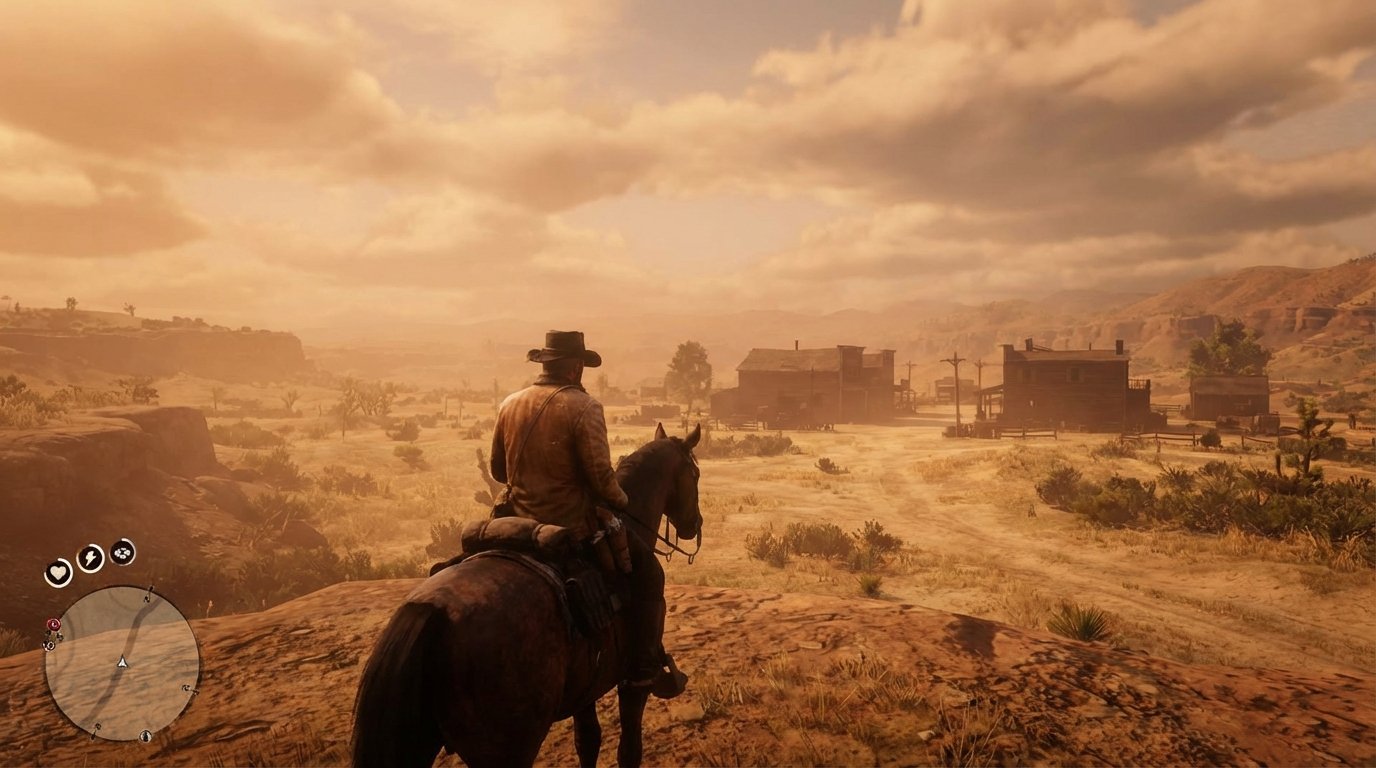Viewport: 1376px width, 768px height.
Task: Select the red spiral mission marker on the minimap
Action: point(54,624)
